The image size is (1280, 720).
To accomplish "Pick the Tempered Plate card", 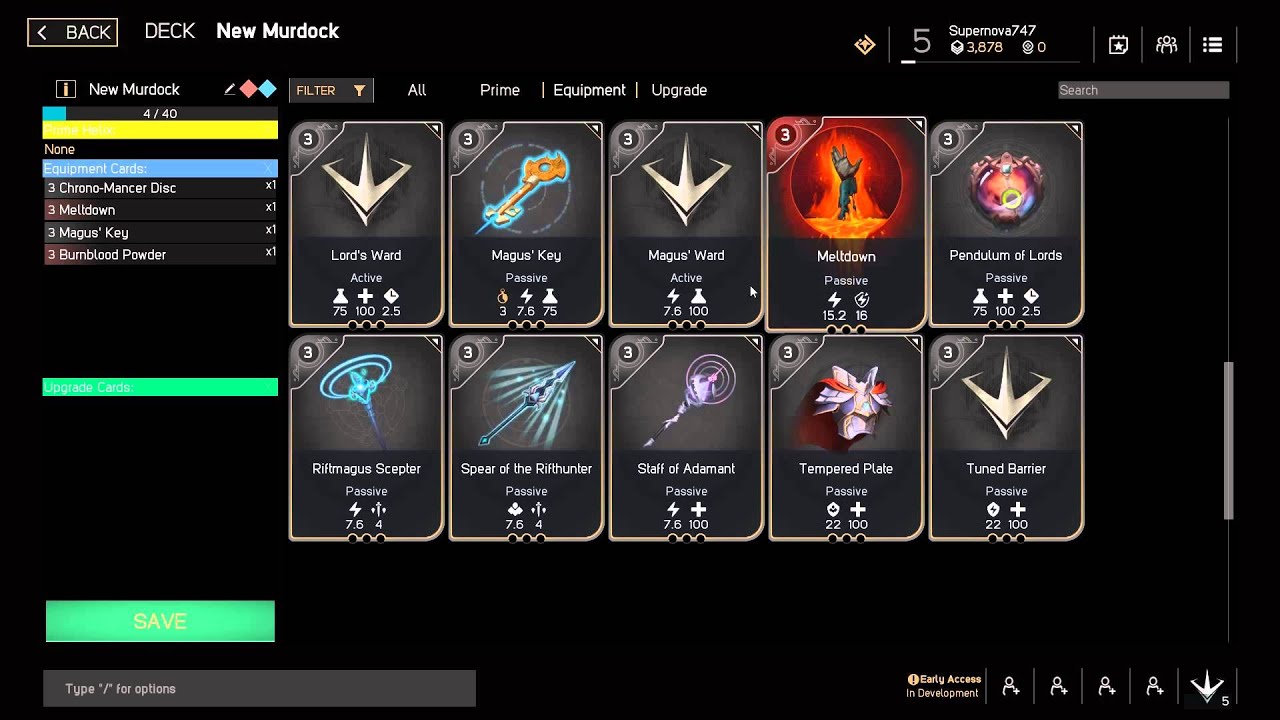I will [846, 438].
